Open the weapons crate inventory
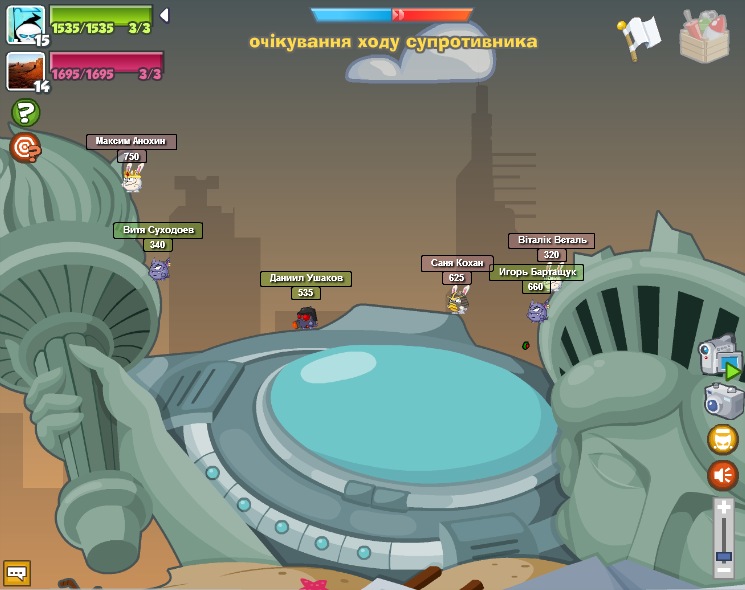This screenshot has height=590, width=745. click(x=704, y=37)
